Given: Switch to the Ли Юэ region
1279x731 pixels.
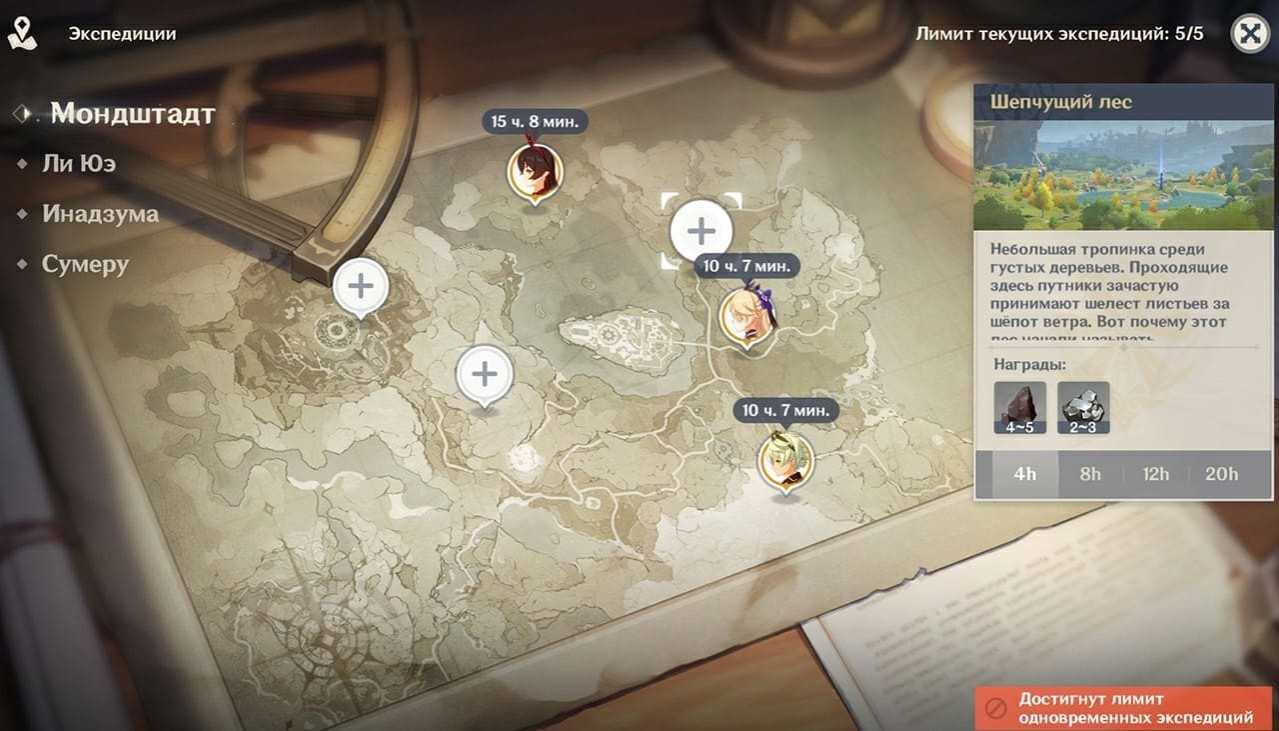Looking at the screenshot, I should tap(78, 163).
